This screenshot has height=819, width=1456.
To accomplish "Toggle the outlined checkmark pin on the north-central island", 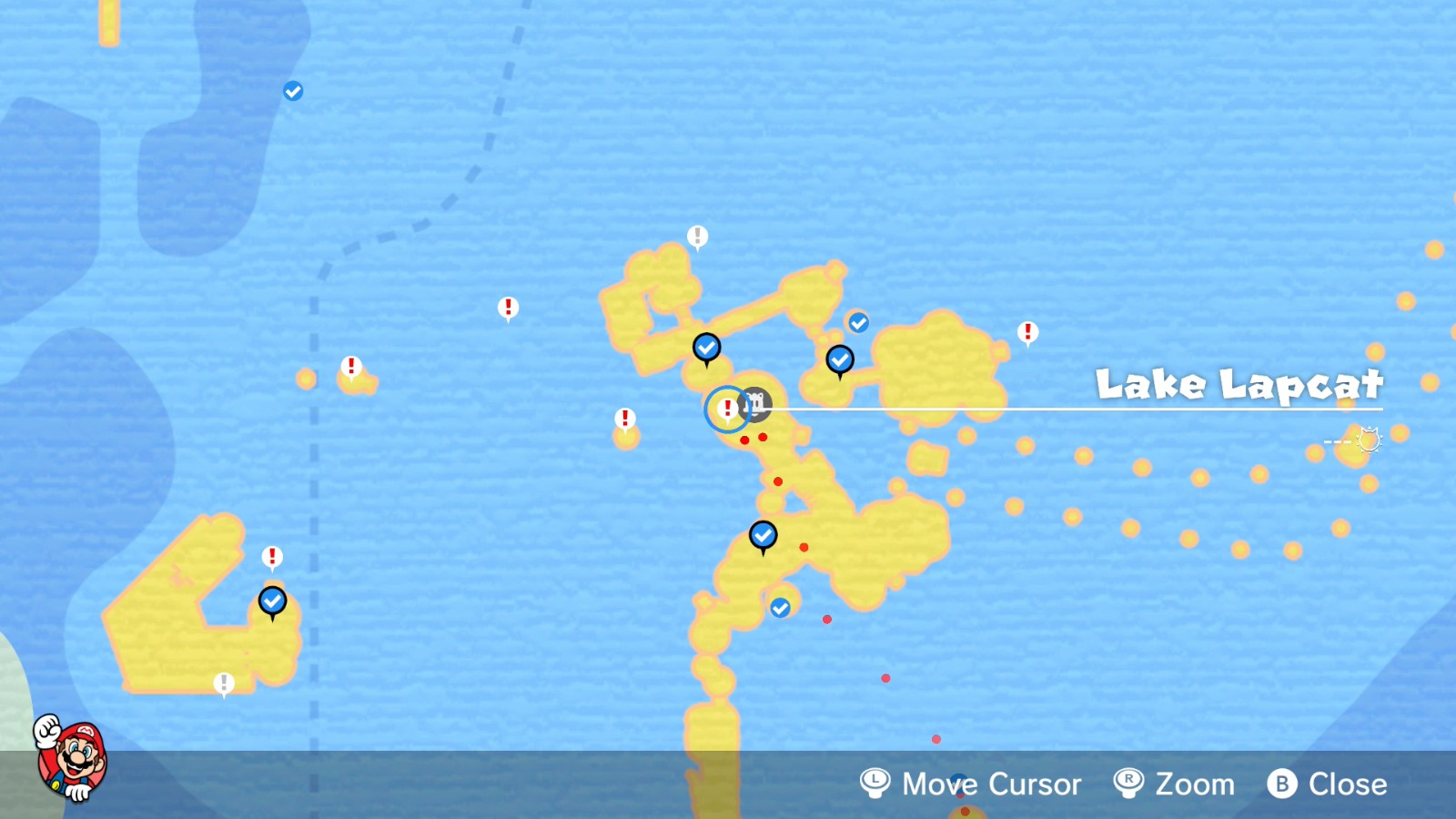I will tap(707, 347).
